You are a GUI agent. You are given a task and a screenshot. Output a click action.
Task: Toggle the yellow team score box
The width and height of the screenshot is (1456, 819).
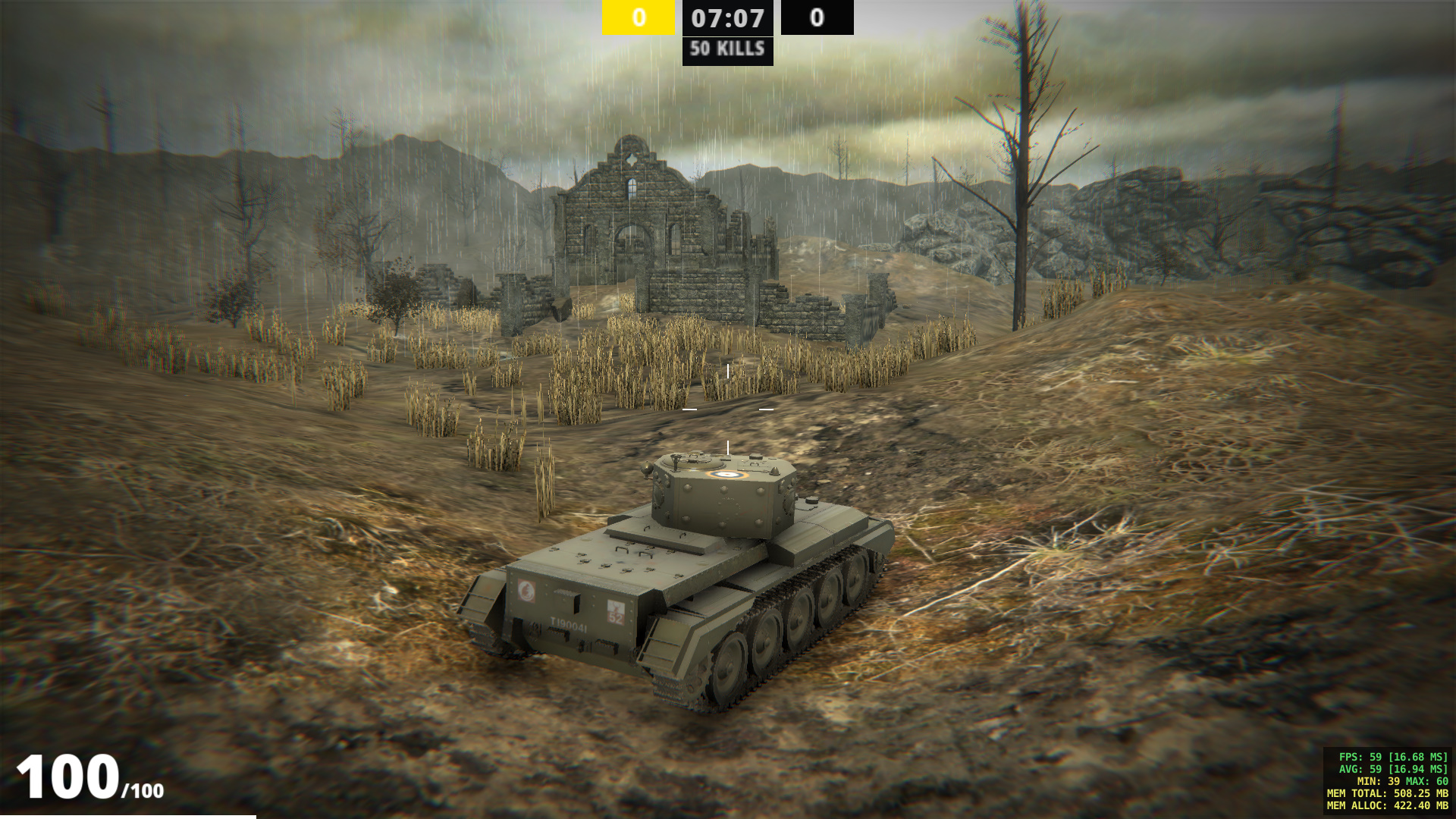(637, 16)
